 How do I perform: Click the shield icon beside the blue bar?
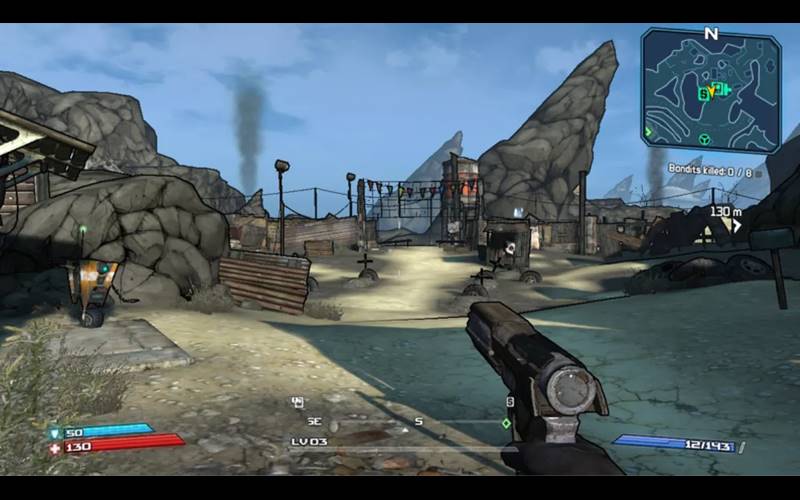click(55, 432)
